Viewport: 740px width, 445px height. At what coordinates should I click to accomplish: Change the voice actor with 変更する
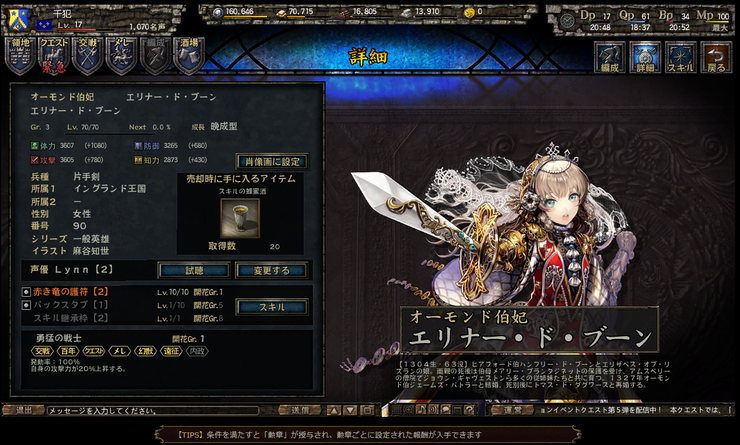tap(270, 270)
